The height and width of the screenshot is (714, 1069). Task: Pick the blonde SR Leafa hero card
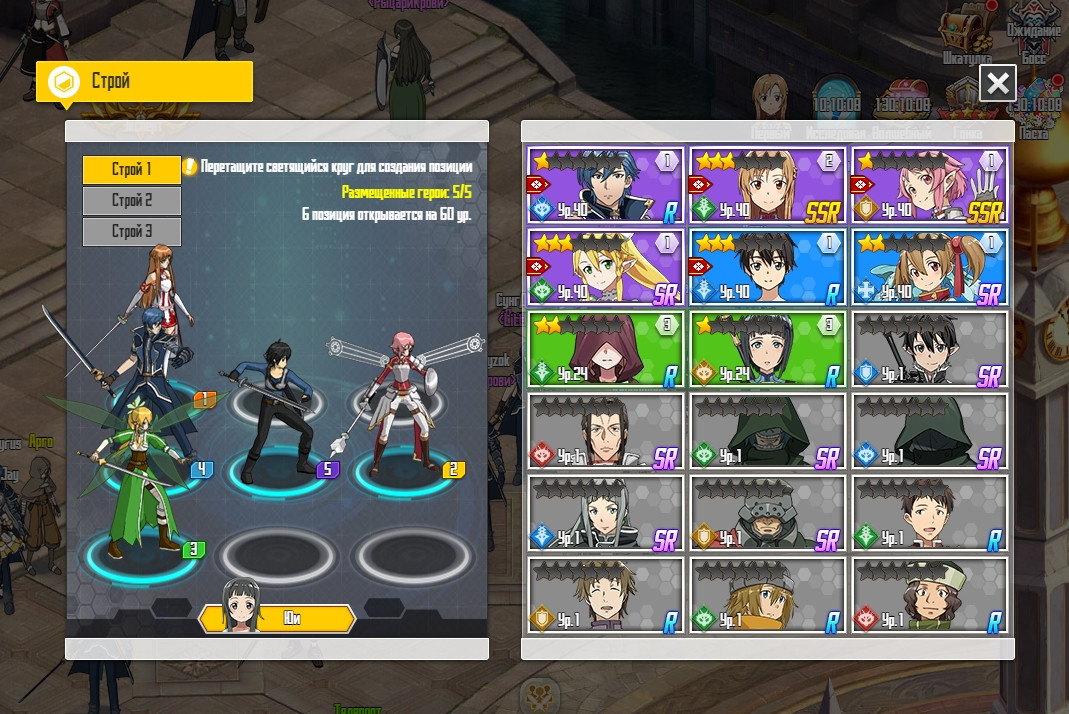(606, 267)
